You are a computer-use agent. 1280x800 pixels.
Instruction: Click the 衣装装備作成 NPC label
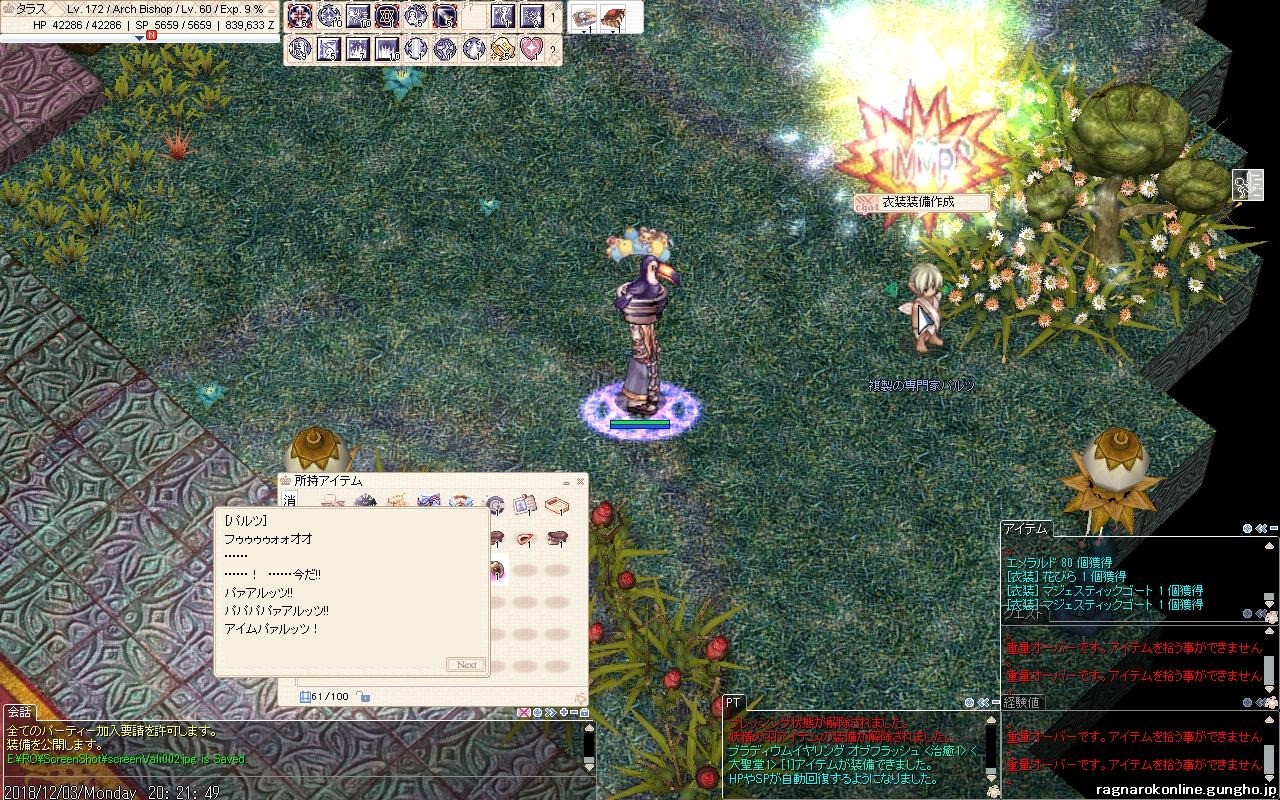918,202
